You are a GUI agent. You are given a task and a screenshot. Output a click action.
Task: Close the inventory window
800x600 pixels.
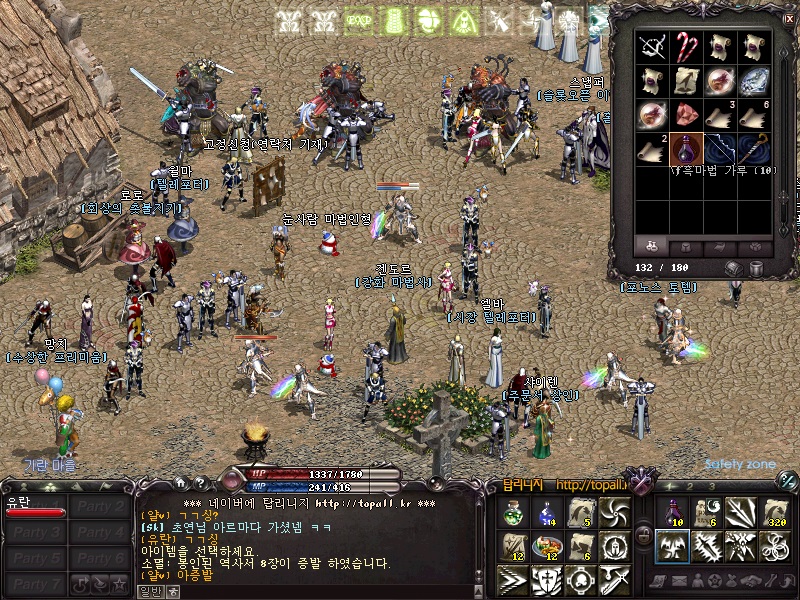click(788, 18)
